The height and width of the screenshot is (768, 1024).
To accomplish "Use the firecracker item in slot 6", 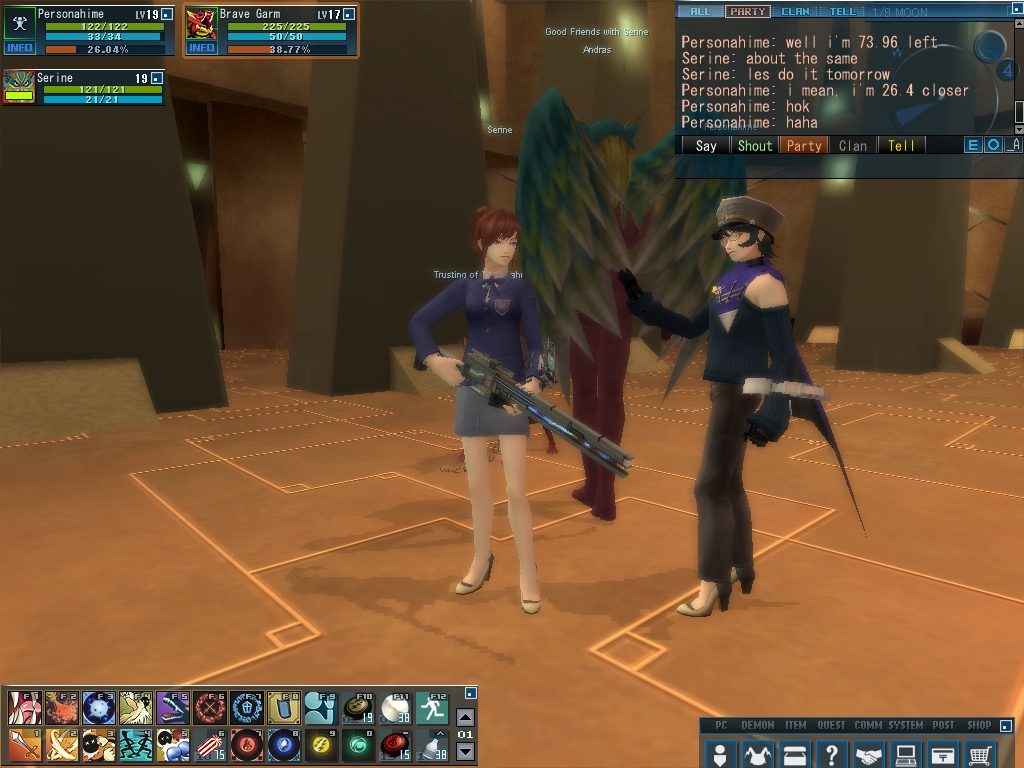I will point(209,744).
